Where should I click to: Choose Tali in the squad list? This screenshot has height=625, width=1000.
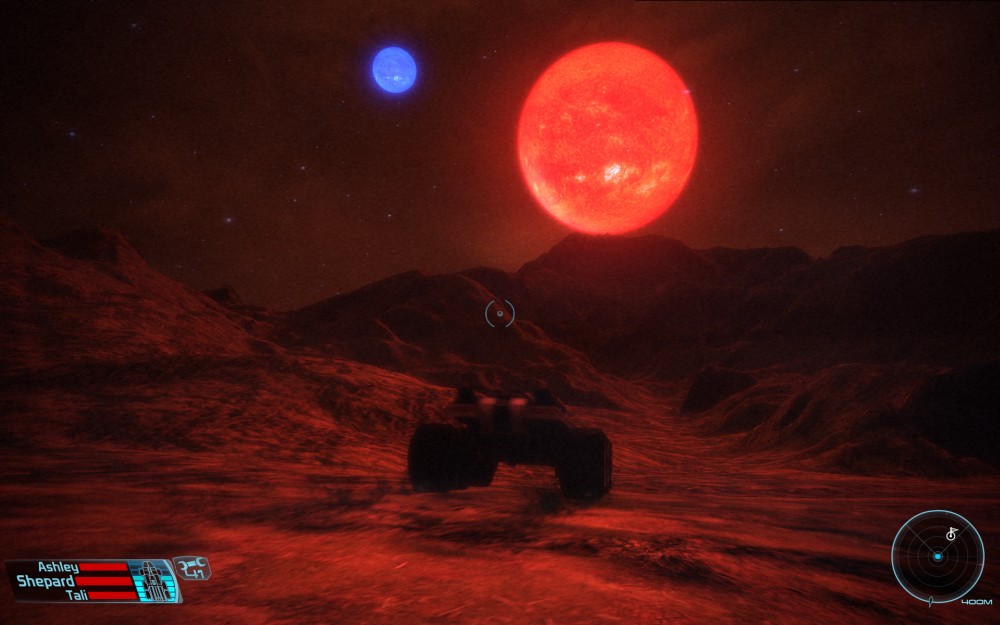coord(76,595)
